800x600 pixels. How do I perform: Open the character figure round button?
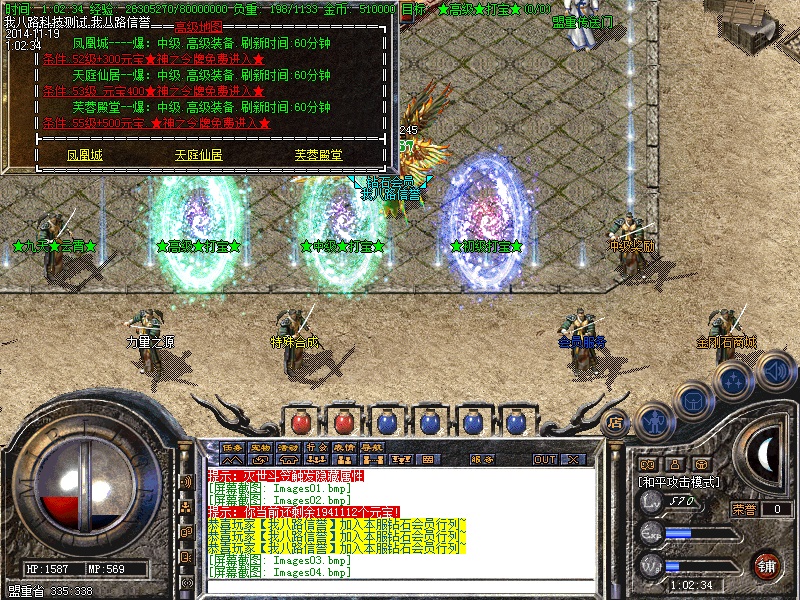653,420
